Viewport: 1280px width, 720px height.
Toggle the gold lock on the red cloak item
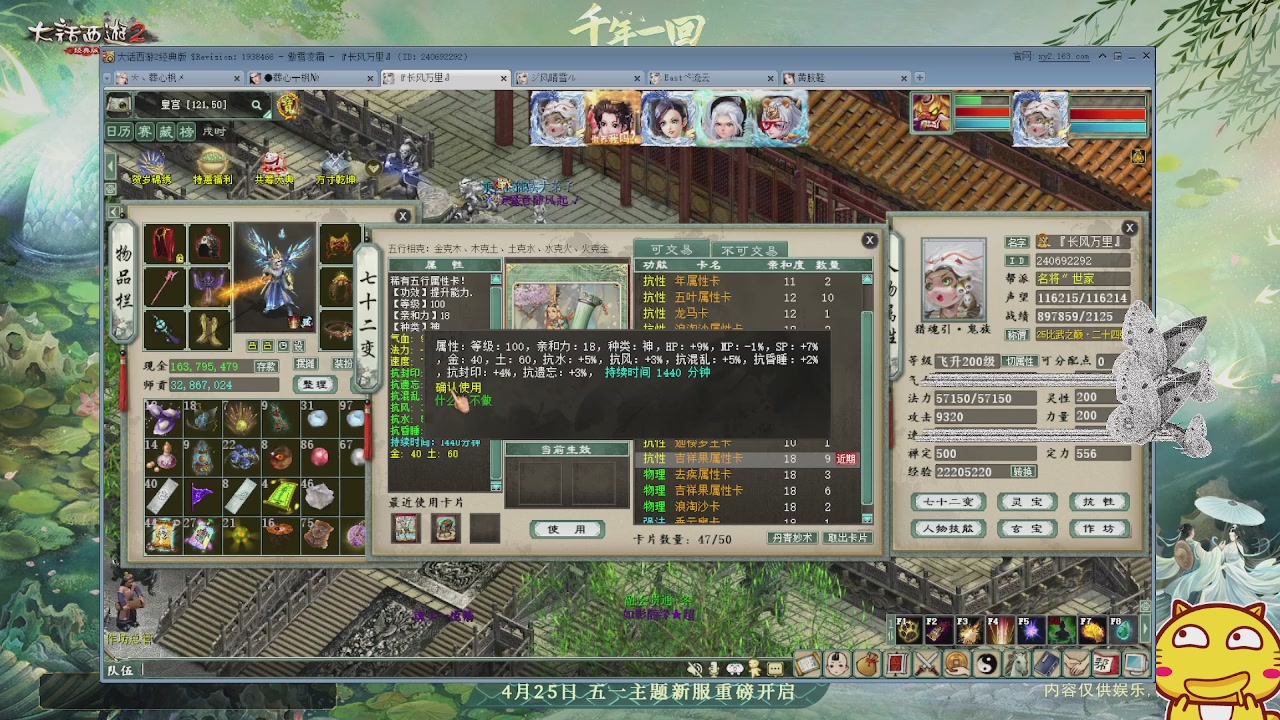[178, 258]
